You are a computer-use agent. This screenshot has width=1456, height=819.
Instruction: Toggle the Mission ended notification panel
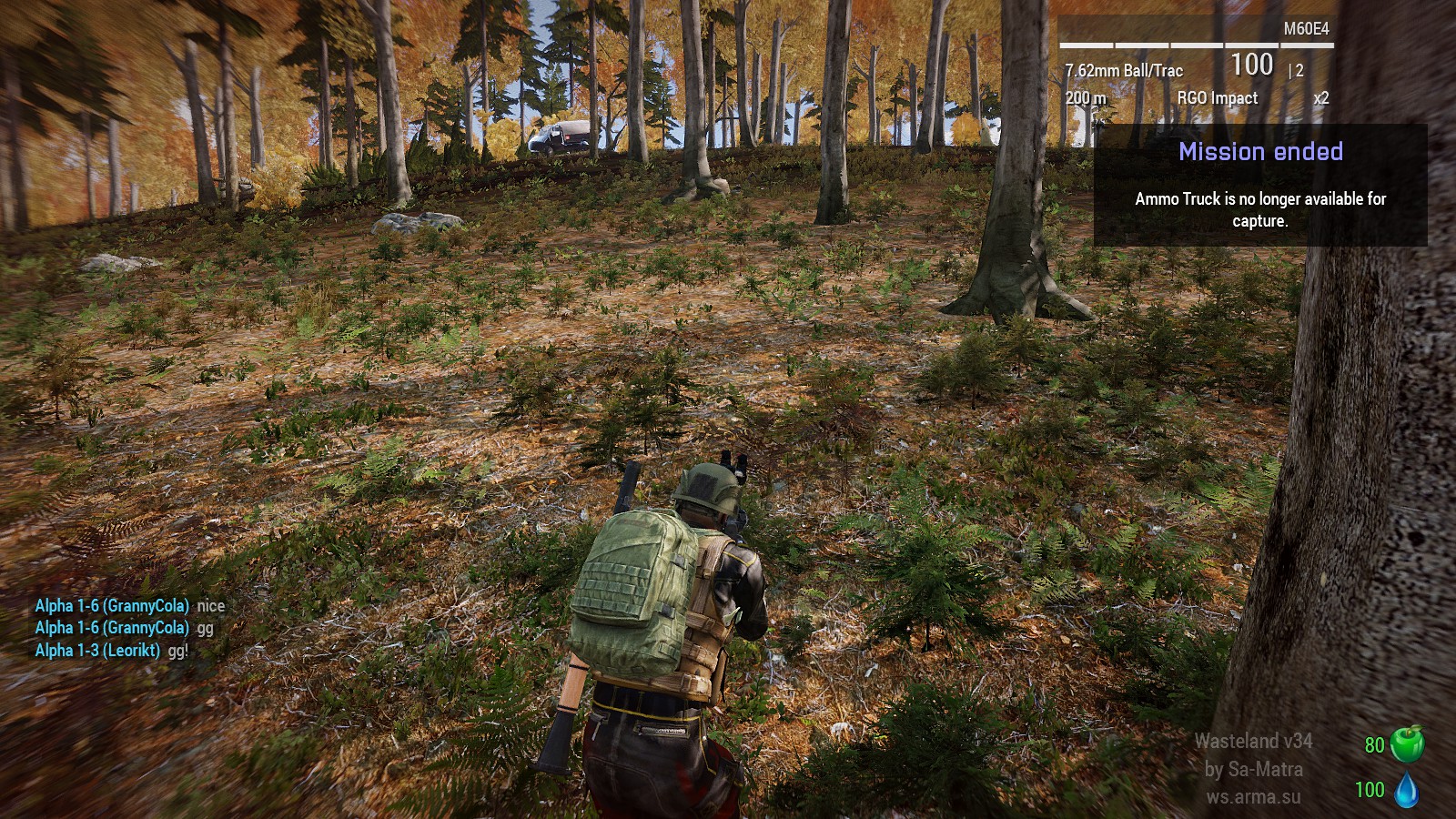tap(1261, 152)
